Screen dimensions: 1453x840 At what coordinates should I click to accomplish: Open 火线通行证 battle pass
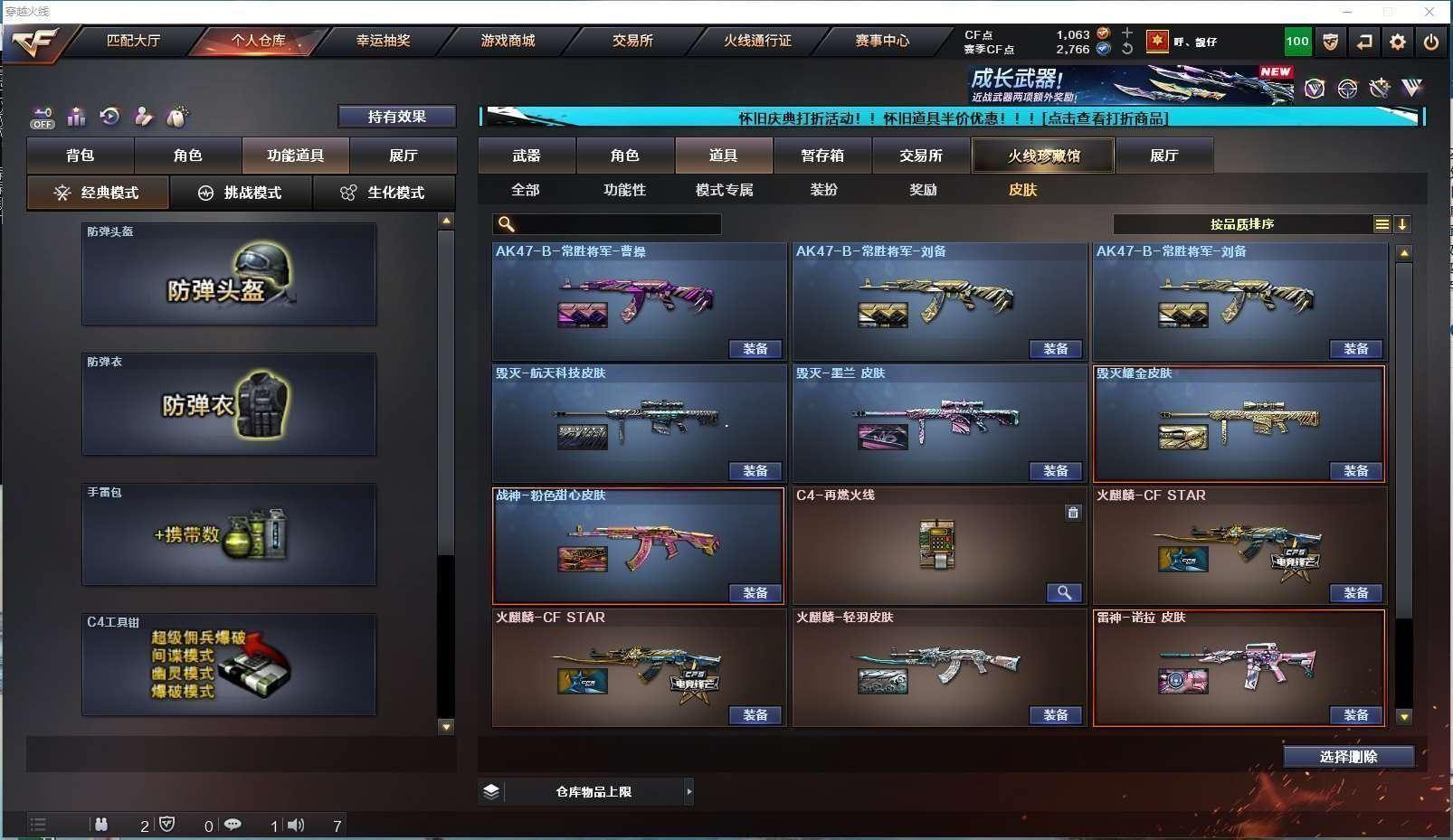757,41
